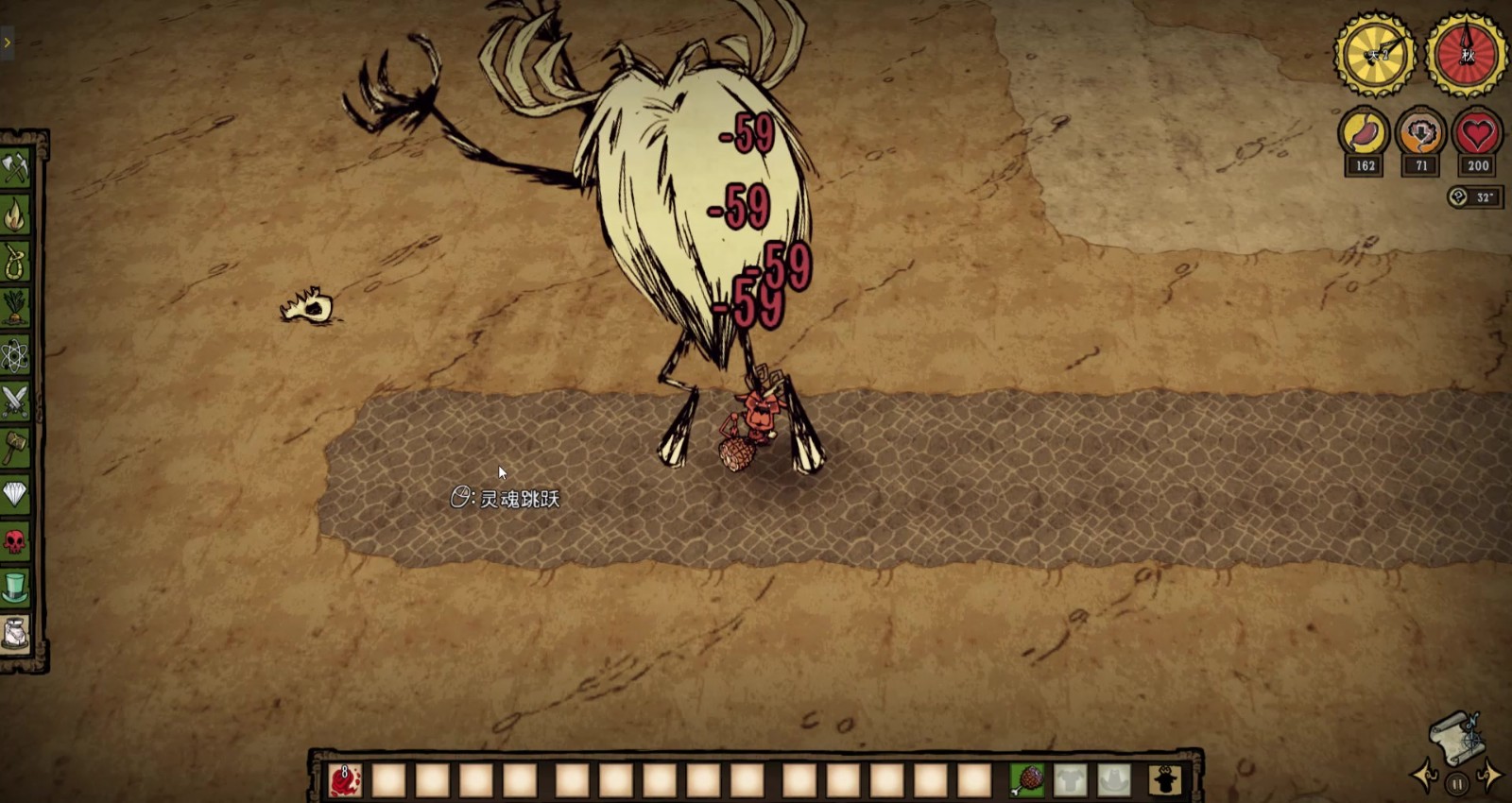The width and height of the screenshot is (1512, 803).
Task: Open the Food and farming crafting tab
Action: pyautogui.click(x=16, y=309)
